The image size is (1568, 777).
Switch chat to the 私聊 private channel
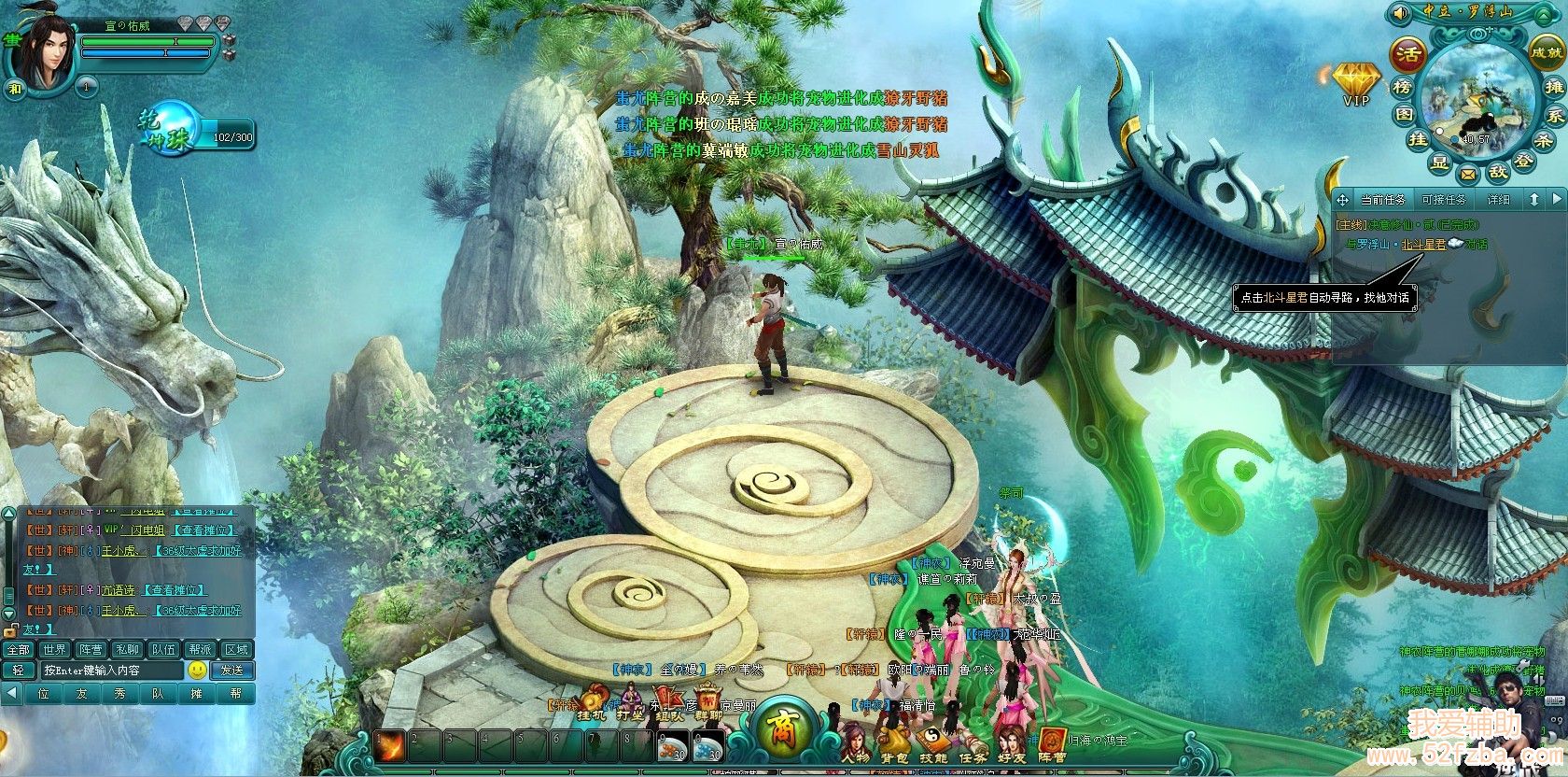coord(127,649)
